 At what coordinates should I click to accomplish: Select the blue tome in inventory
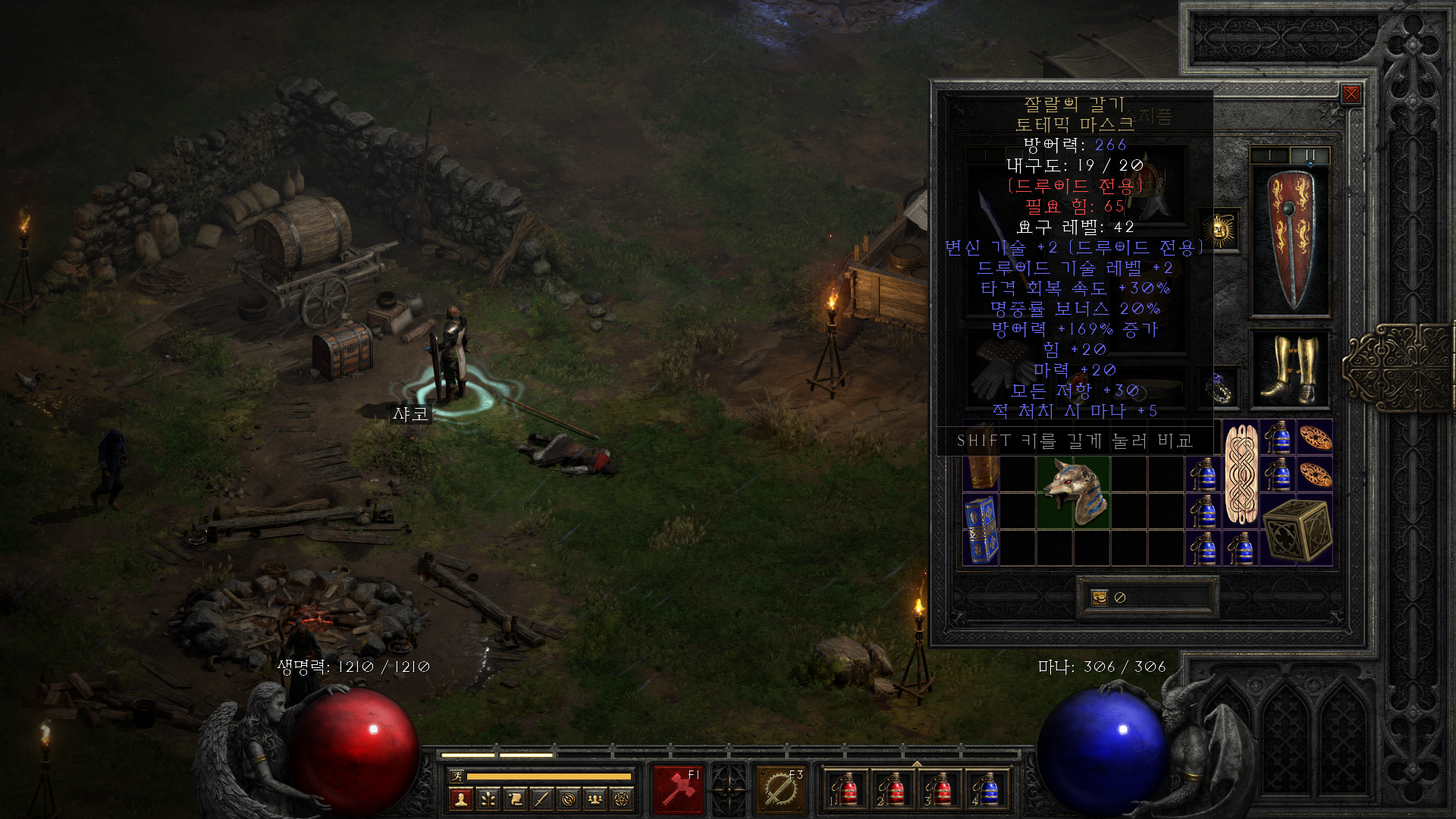[x=981, y=530]
